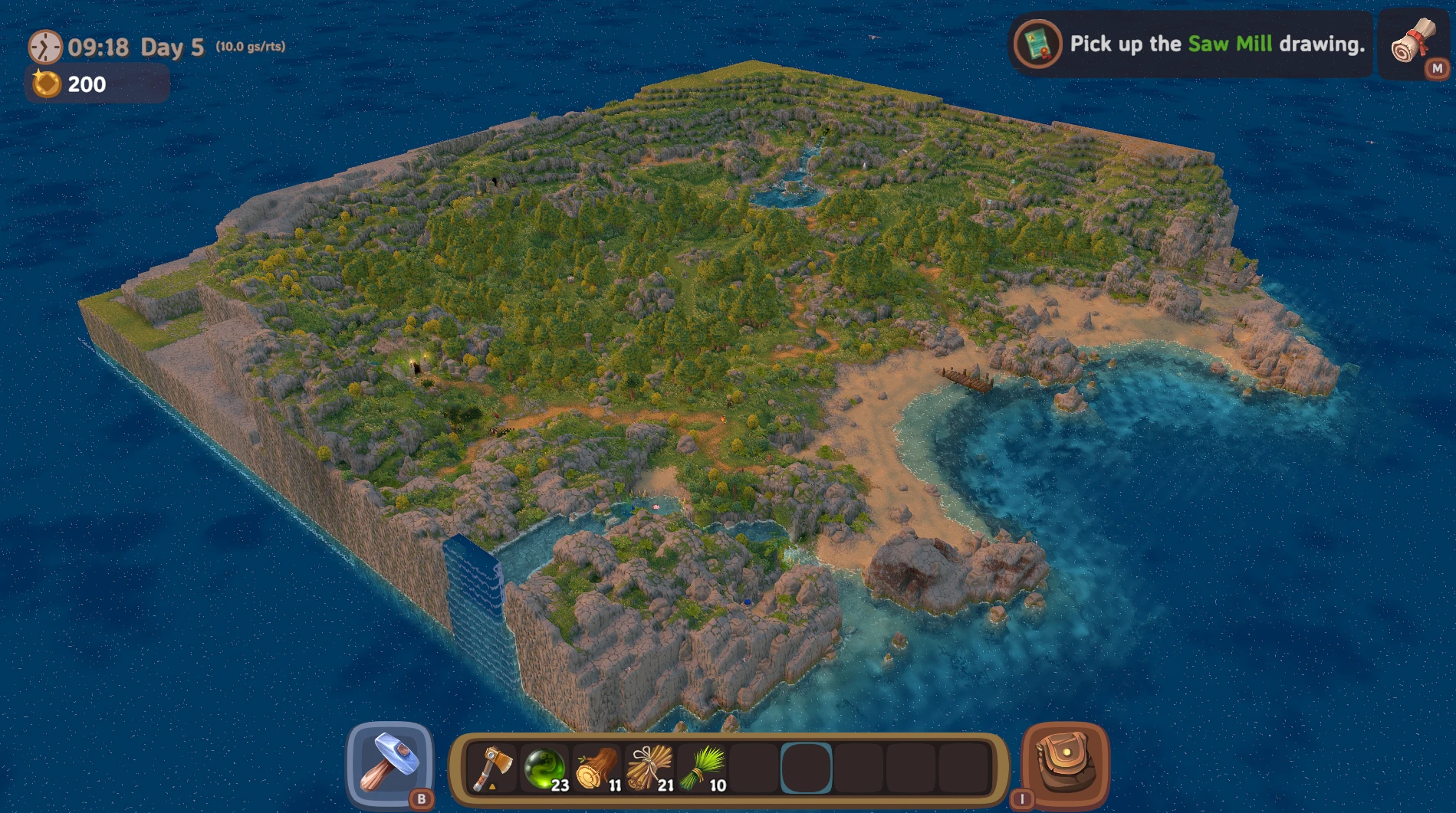Click the Saw Mill drawing quest tracker
The height and width of the screenshot is (813, 1456).
coord(1191,44)
